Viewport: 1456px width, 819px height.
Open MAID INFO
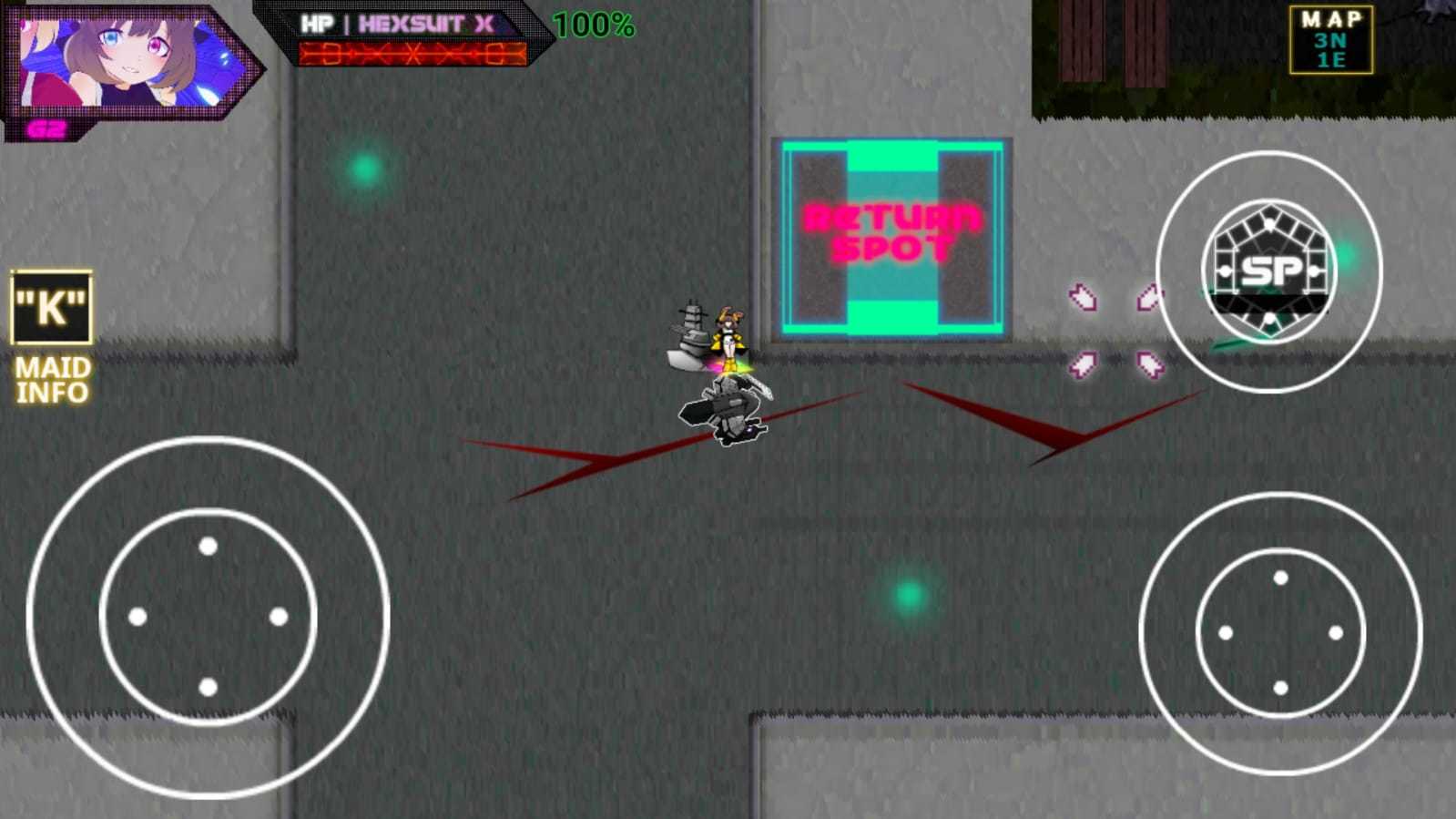click(x=50, y=380)
